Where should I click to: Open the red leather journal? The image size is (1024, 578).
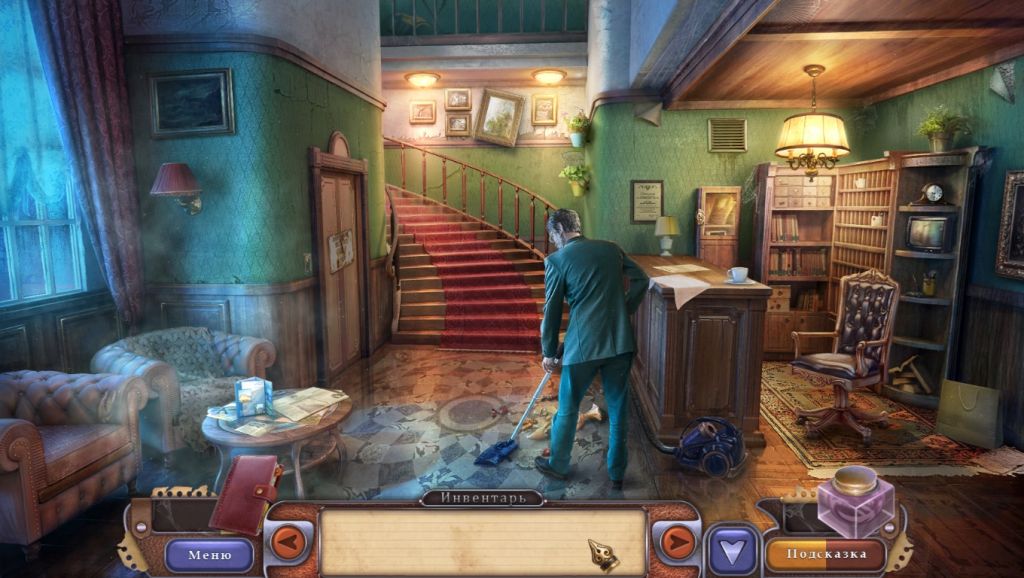244,494
